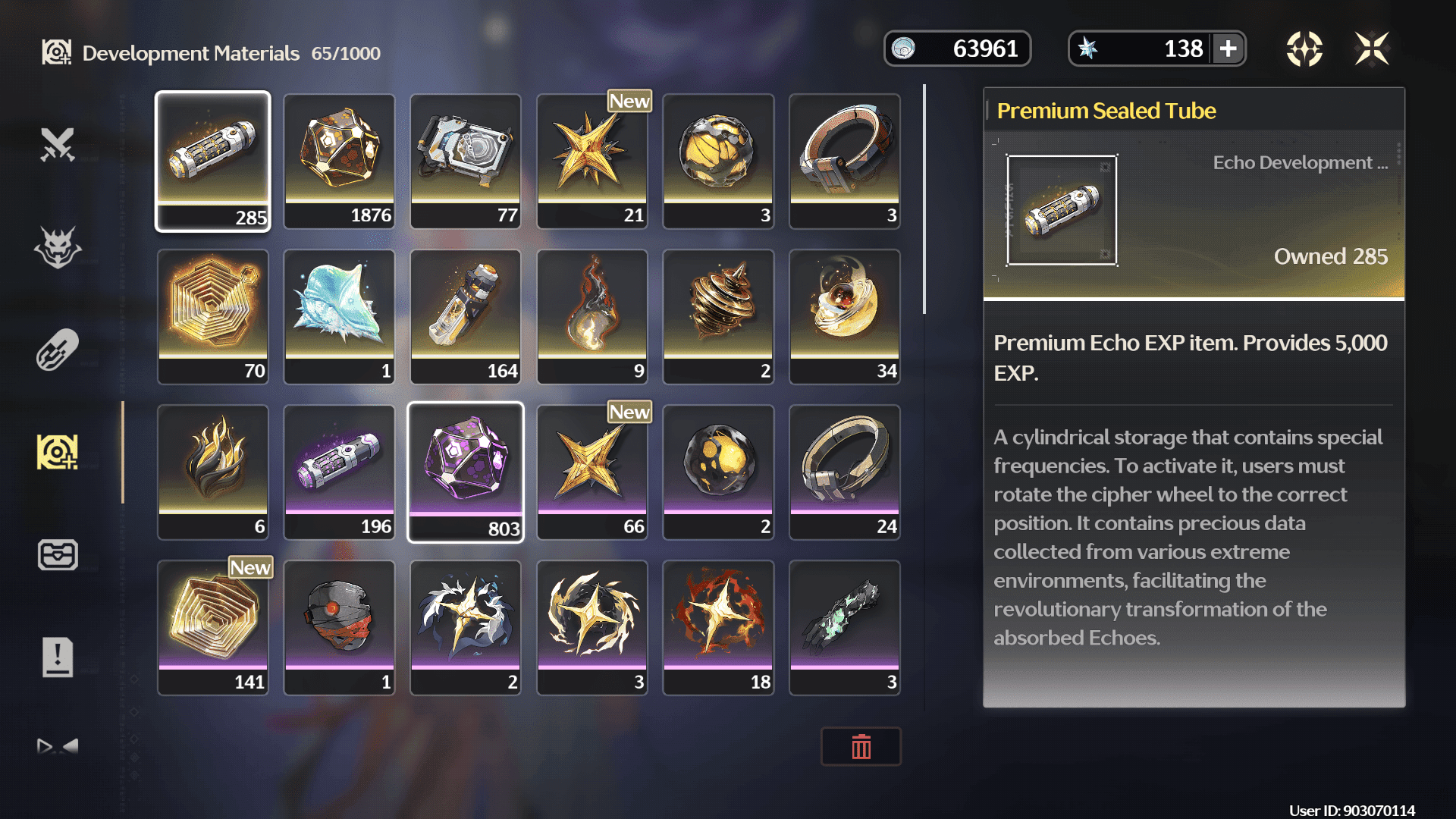
Task: Select the blue conch shell item
Action: (339, 316)
